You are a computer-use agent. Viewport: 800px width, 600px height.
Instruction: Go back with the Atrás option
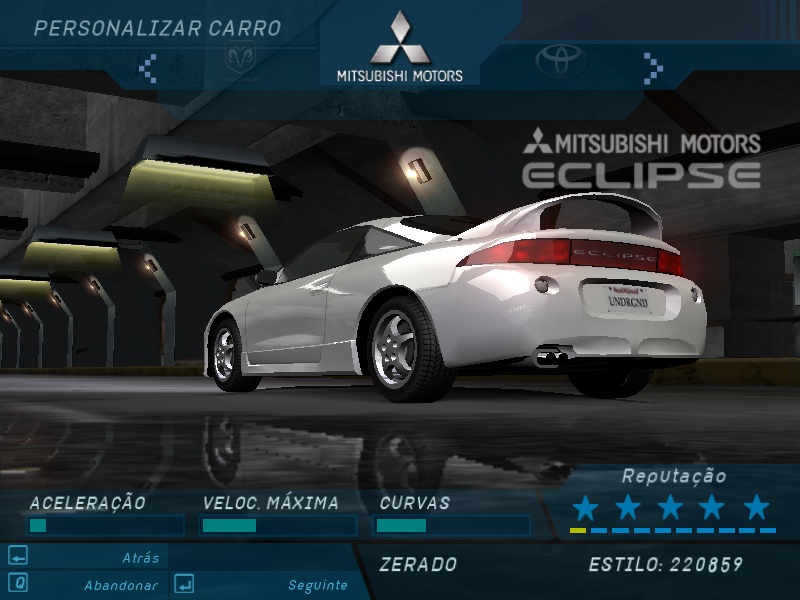(x=140, y=558)
